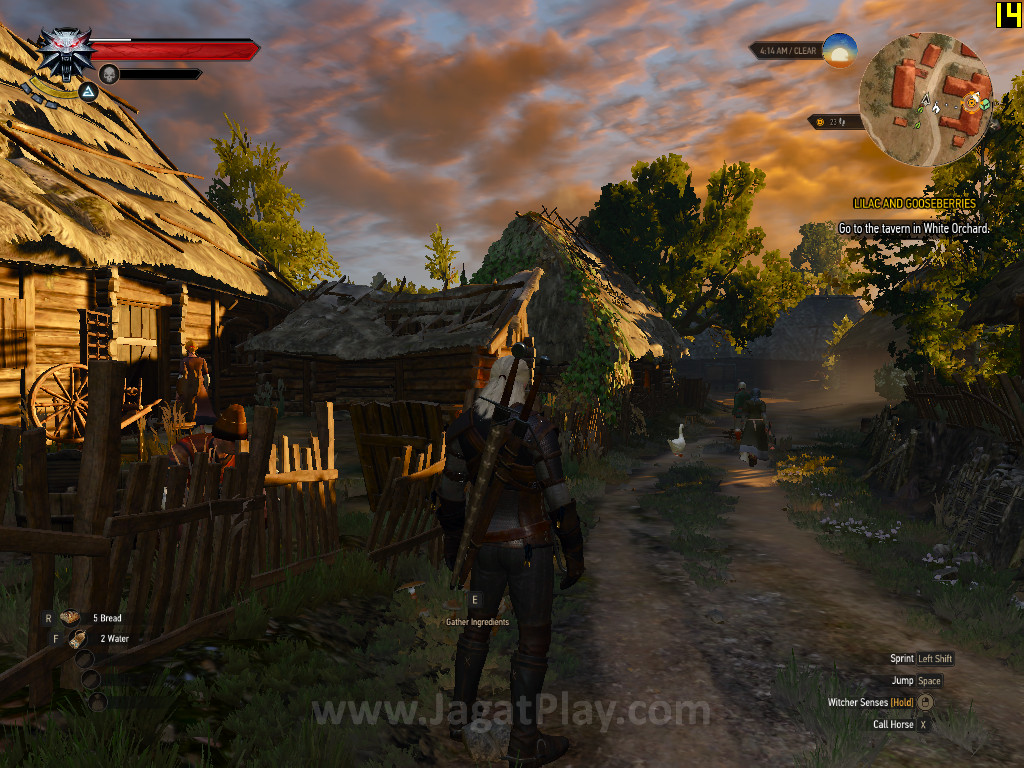Open the circular minimap
Viewport: 1024px width, 768px height.
click(925, 98)
